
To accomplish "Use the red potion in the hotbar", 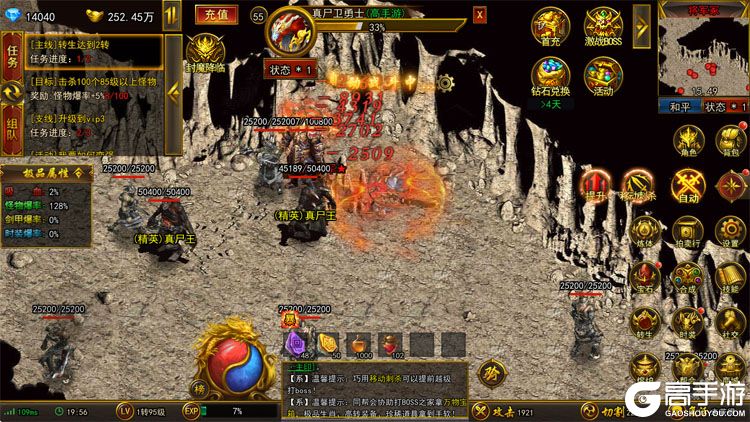I will click(x=390, y=343).
